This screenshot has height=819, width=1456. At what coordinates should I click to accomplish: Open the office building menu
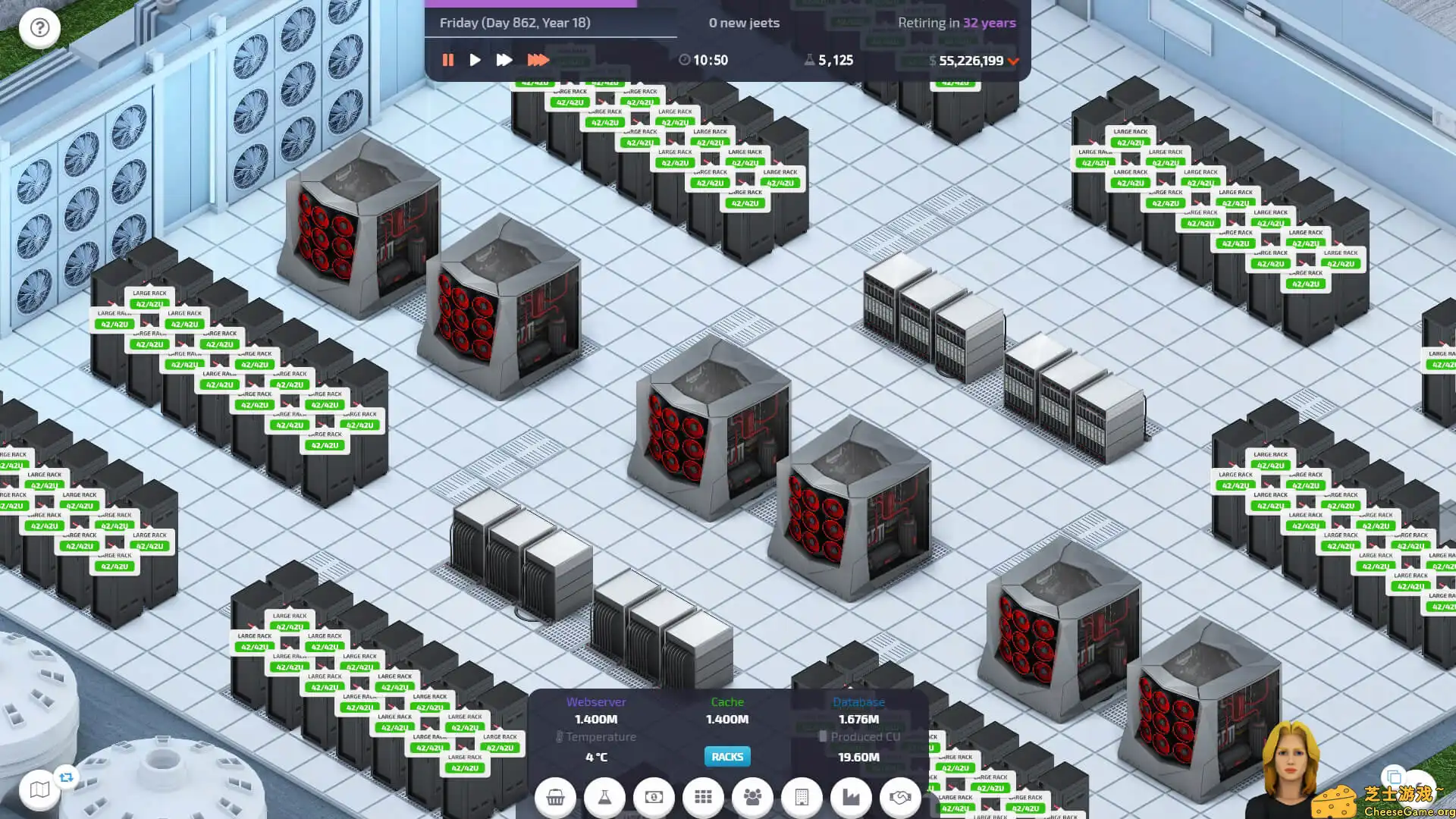click(802, 797)
